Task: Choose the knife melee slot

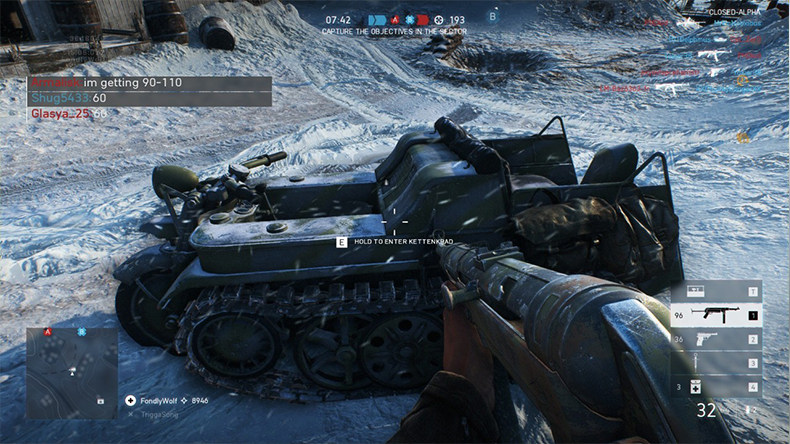Action: 714,363
